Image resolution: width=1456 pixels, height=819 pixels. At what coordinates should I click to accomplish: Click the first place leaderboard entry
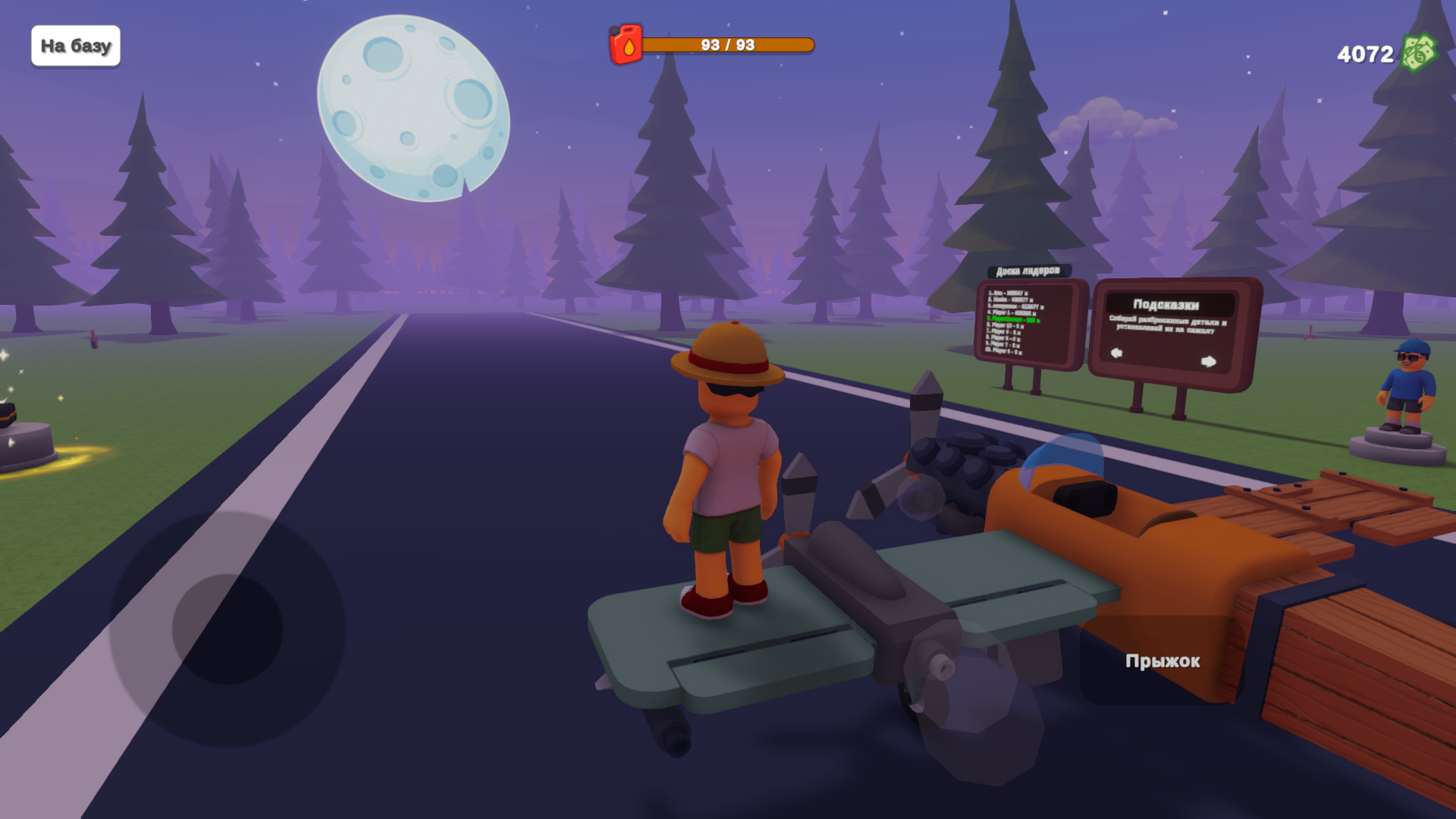pyautogui.click(x=1009, y=293)
